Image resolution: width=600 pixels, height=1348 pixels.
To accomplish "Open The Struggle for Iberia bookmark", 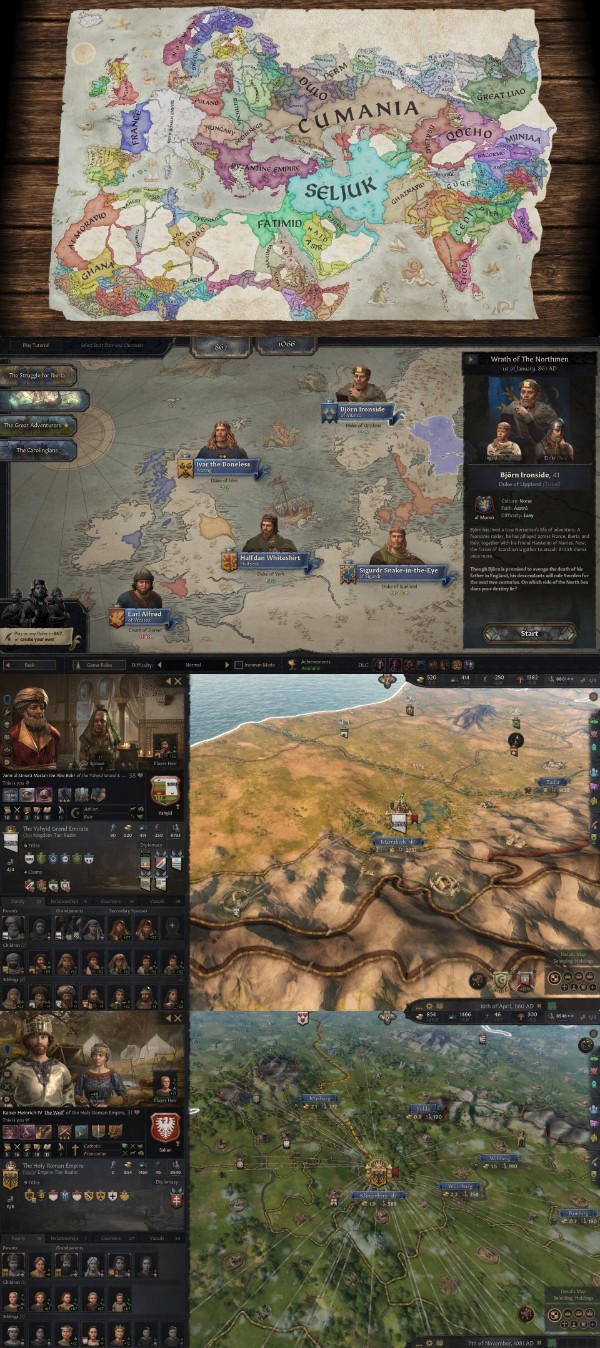I will click(x=40, y=375).
